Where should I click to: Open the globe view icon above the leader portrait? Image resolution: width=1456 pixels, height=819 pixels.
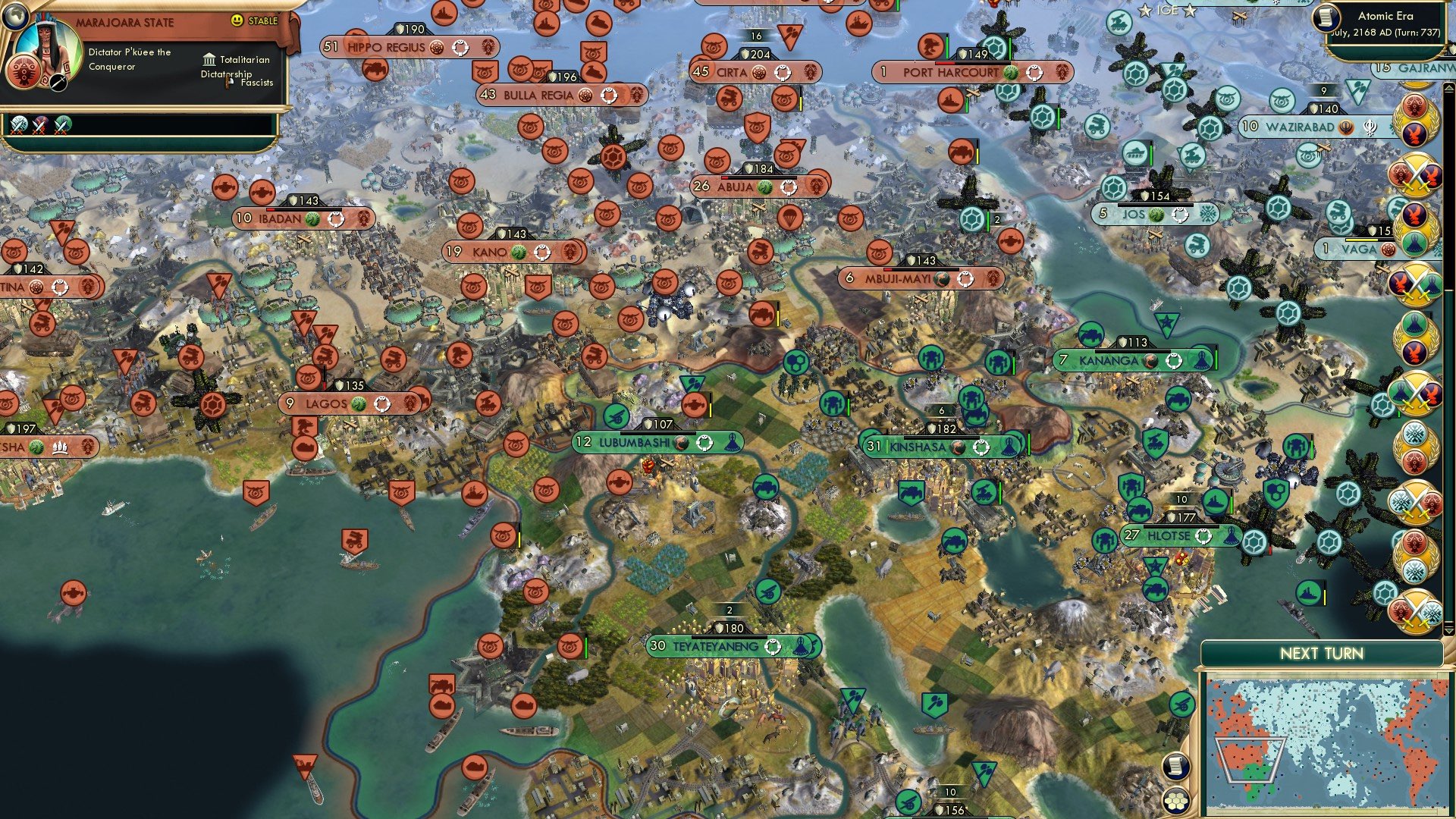[16, 17]
